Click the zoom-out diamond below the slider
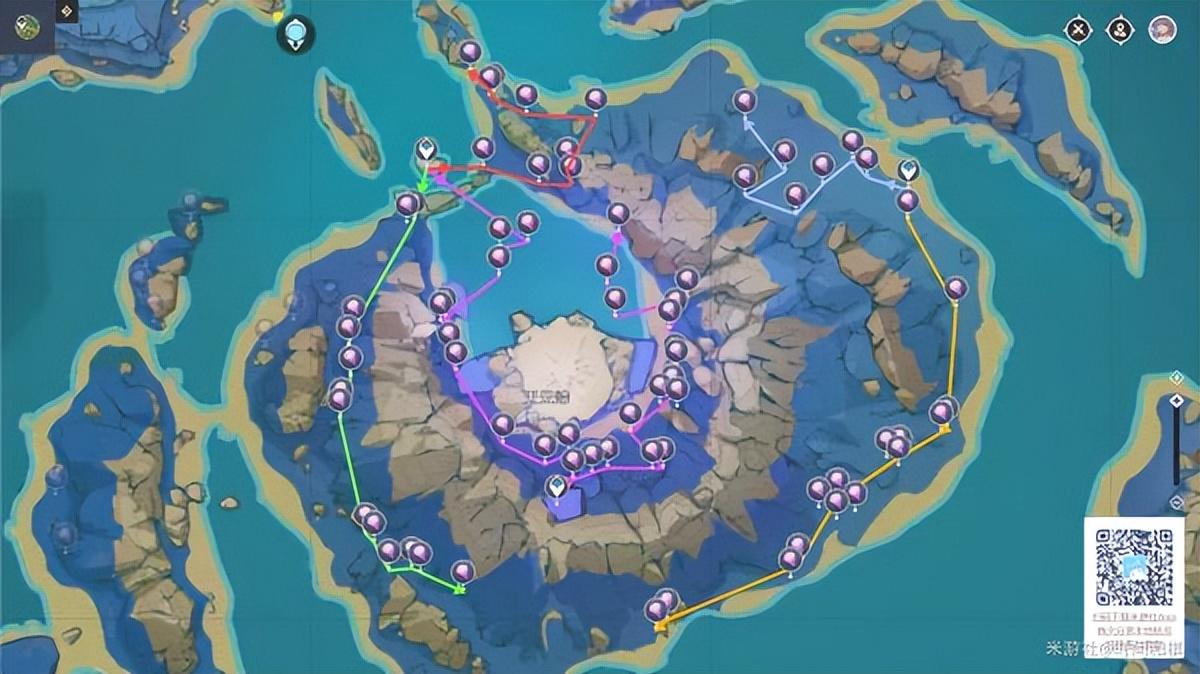 coord(1176,502)
